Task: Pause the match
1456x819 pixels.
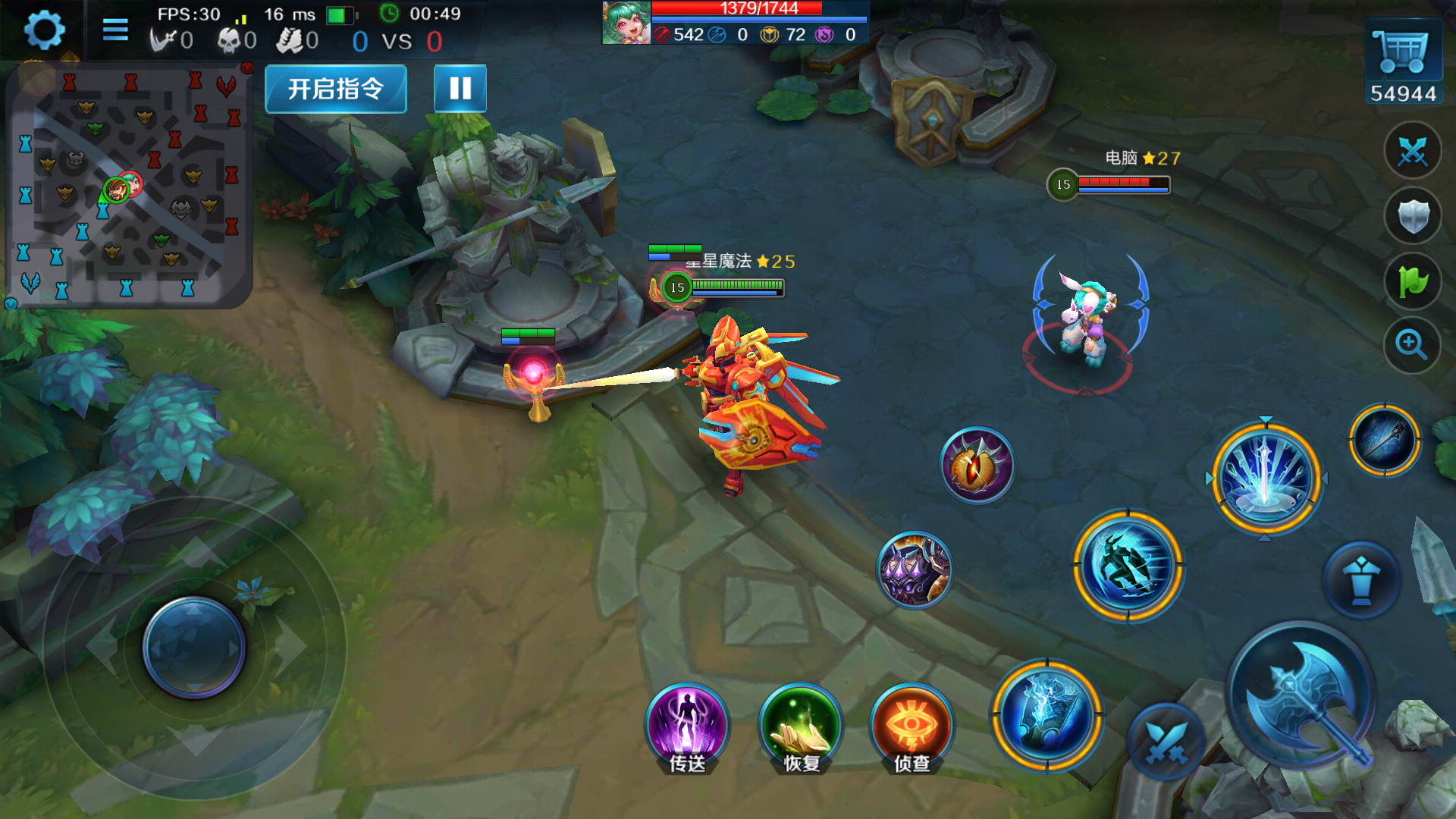Action: [460, 89]
